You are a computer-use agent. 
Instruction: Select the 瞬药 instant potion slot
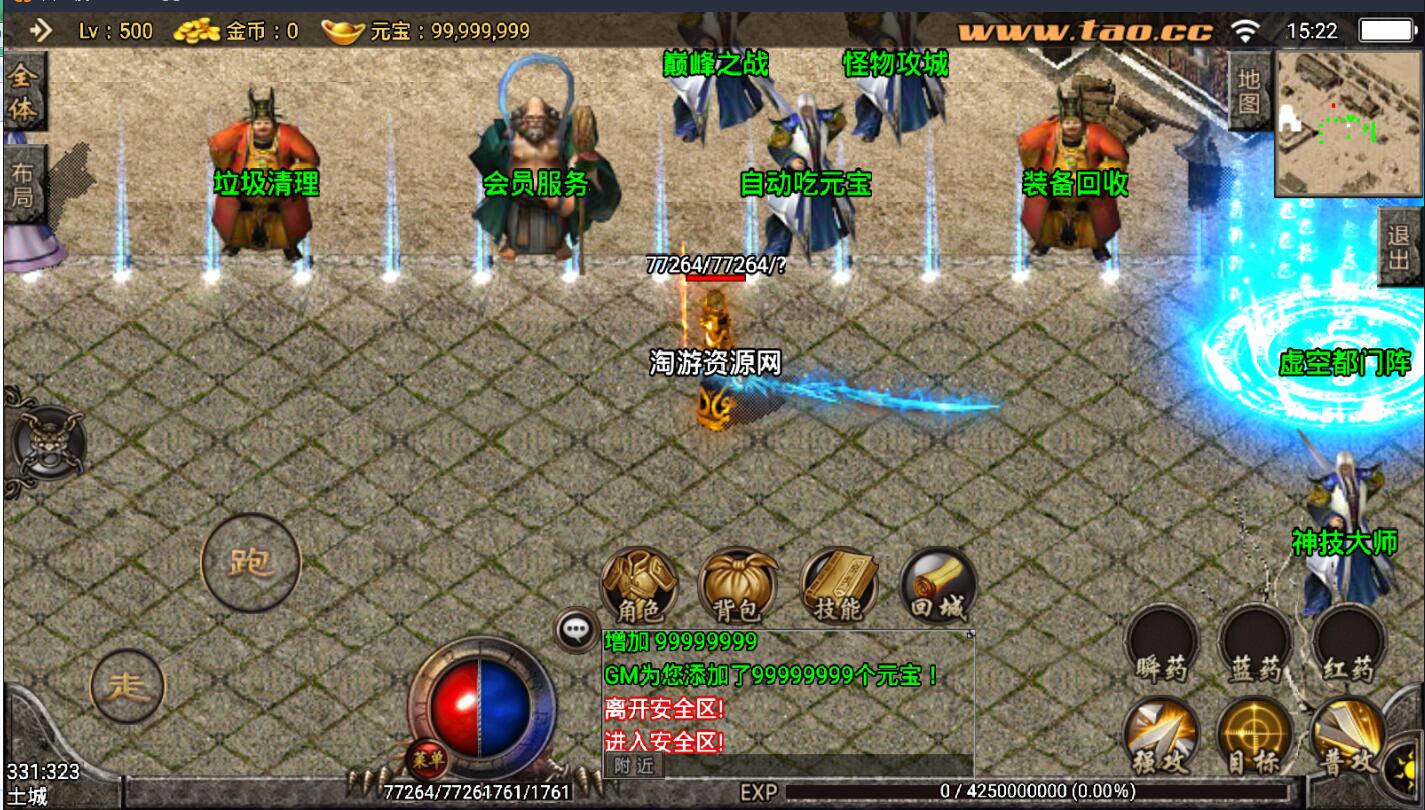coord(1161,645)
